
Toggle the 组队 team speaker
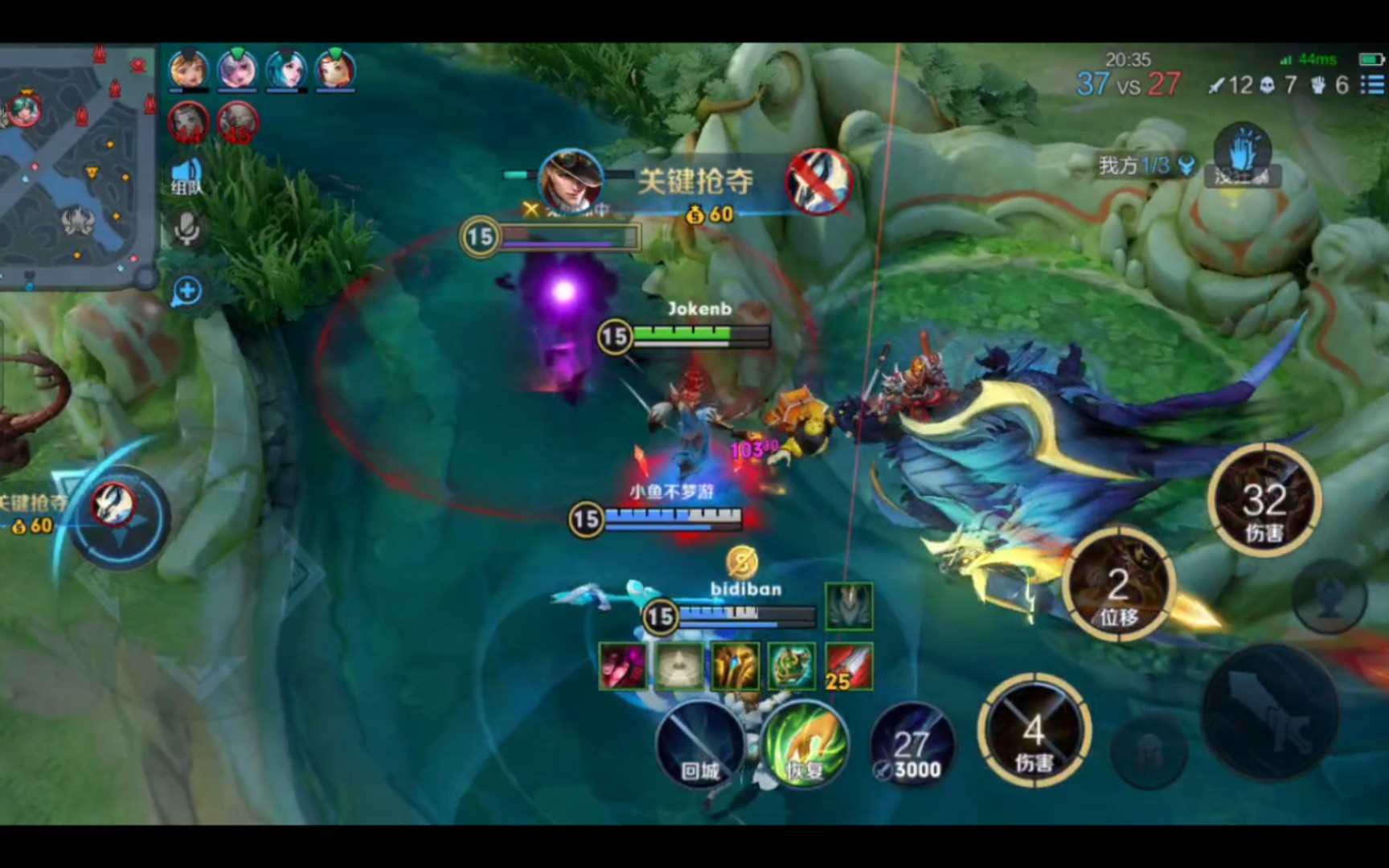[186, 177]
